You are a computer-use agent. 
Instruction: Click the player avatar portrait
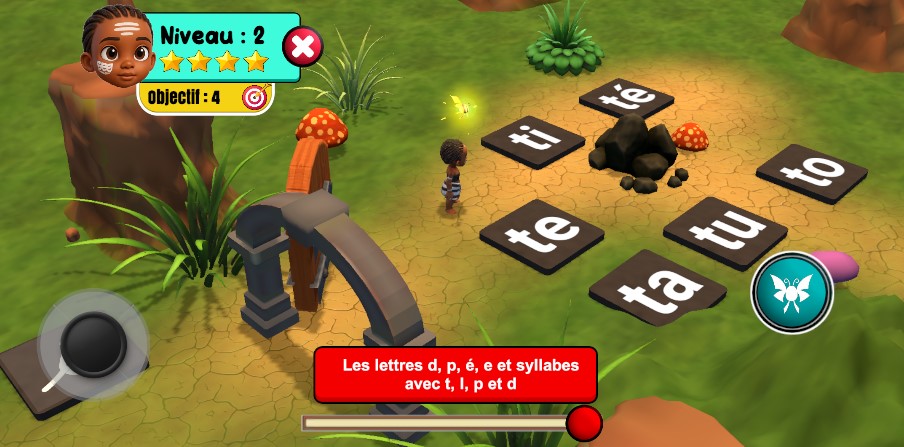(x=116, y=47)
